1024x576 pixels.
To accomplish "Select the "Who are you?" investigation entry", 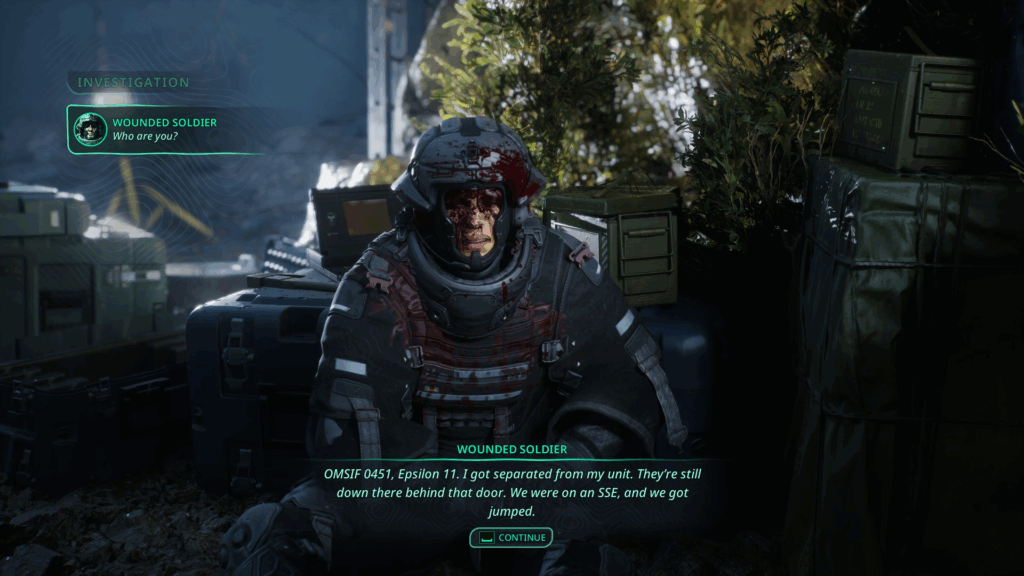I will pyautogui.click(x=165, y=129).
